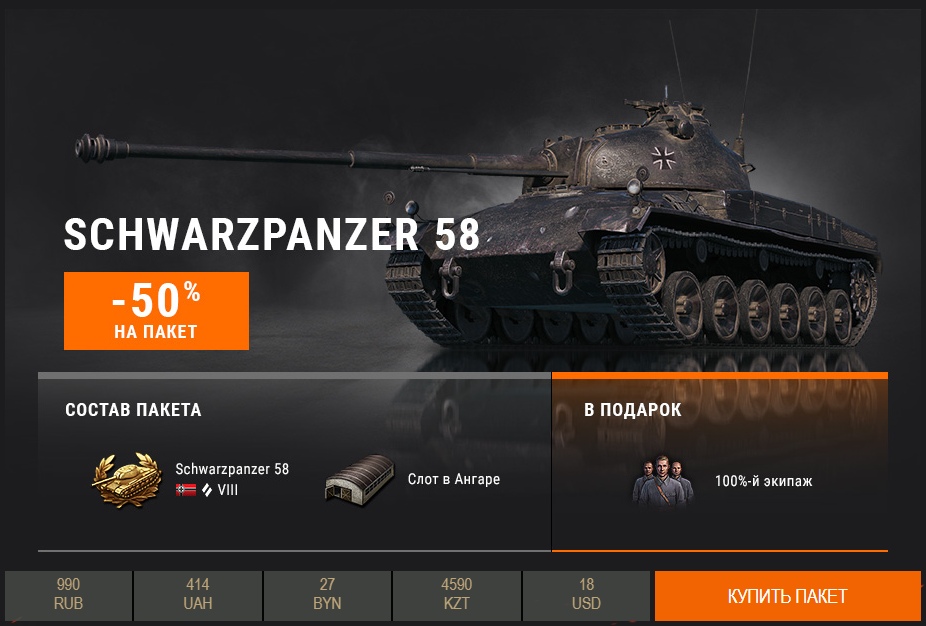Viewport: 926px width, 626px height.
Task: Choose the 18 USD price option
Action: tap(587, 596)
